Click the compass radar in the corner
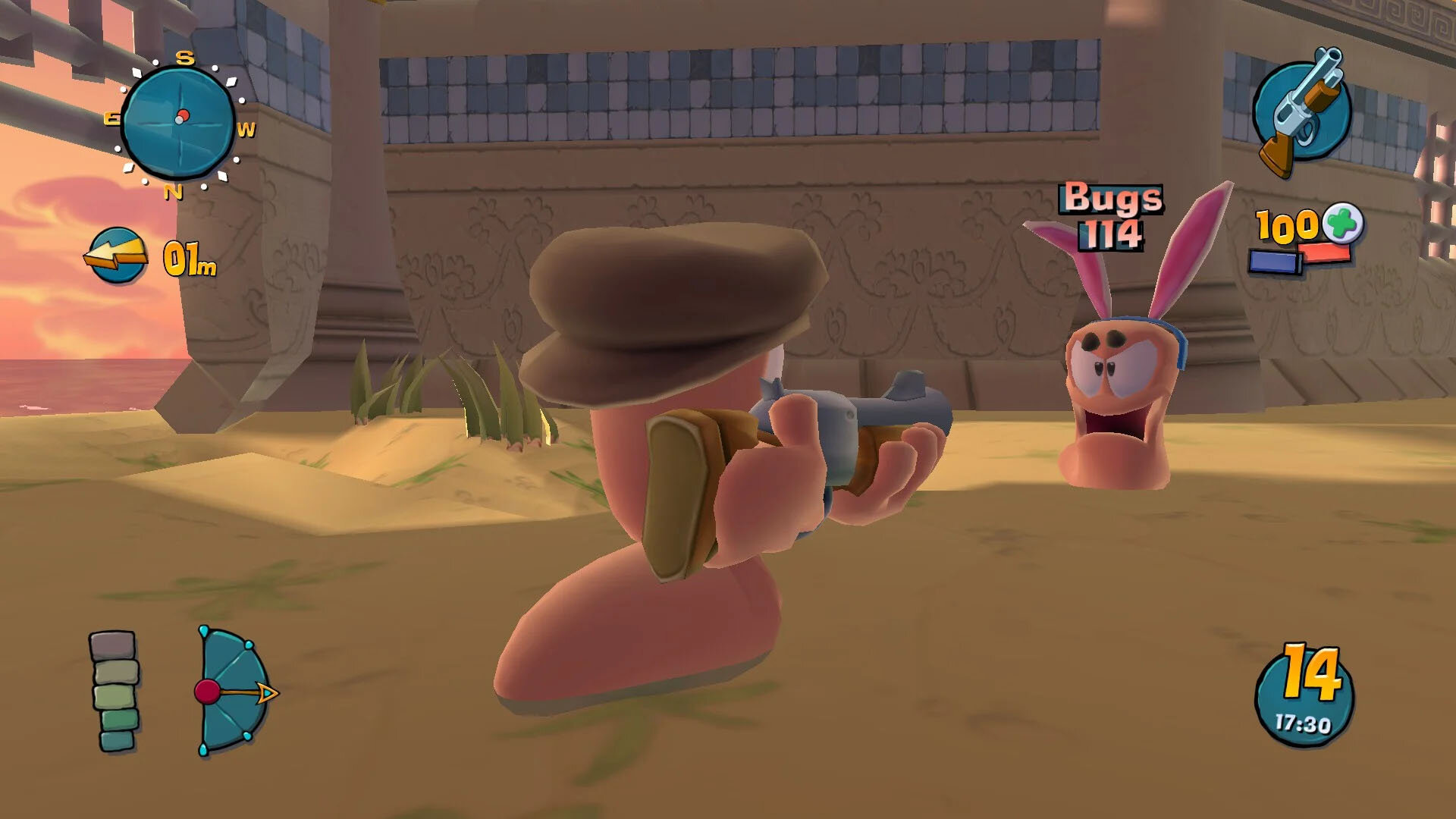This screenshot has width=1456, height=819. [178, 121]
